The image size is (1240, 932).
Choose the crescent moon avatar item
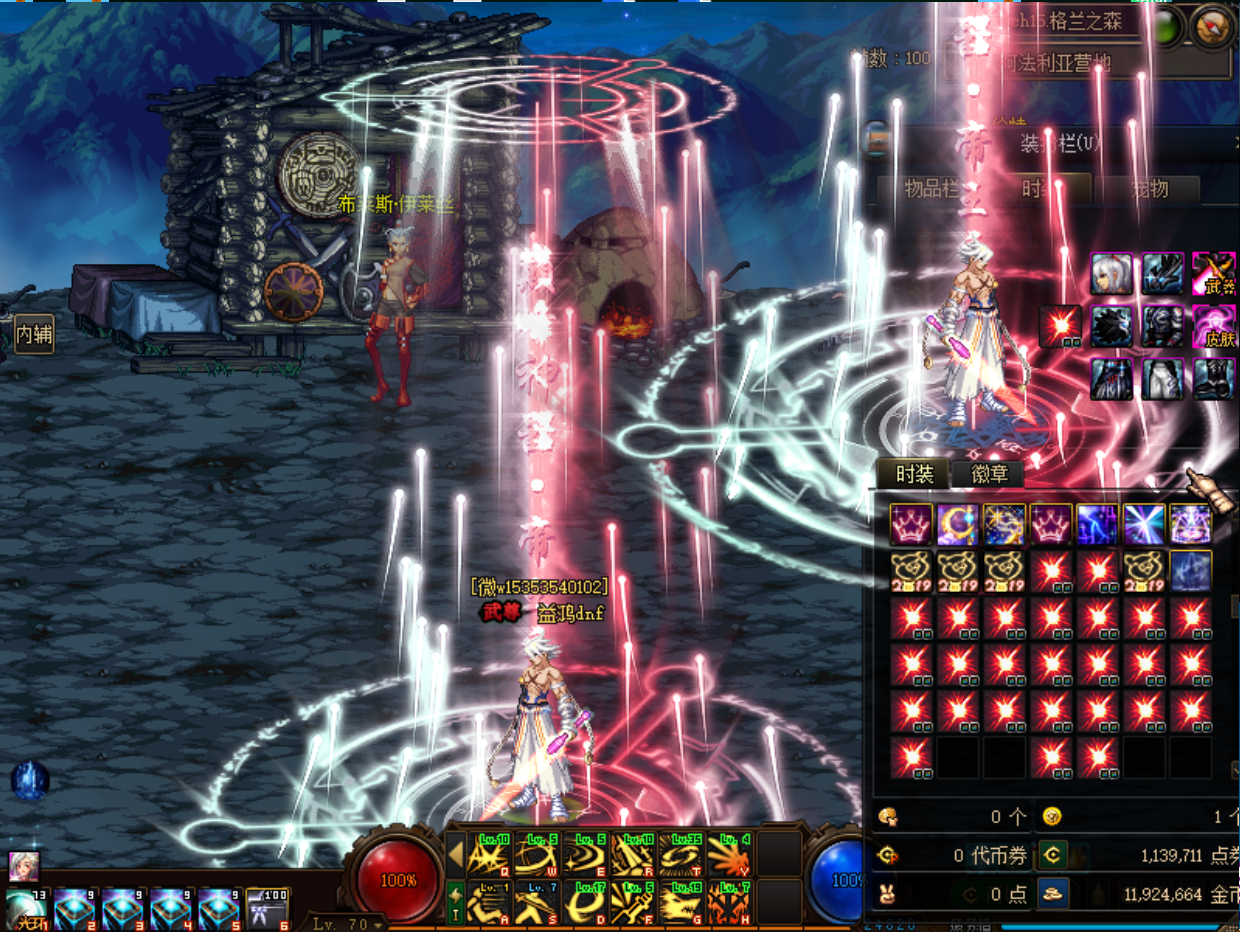pyautogui.click(x=958, y=524)
